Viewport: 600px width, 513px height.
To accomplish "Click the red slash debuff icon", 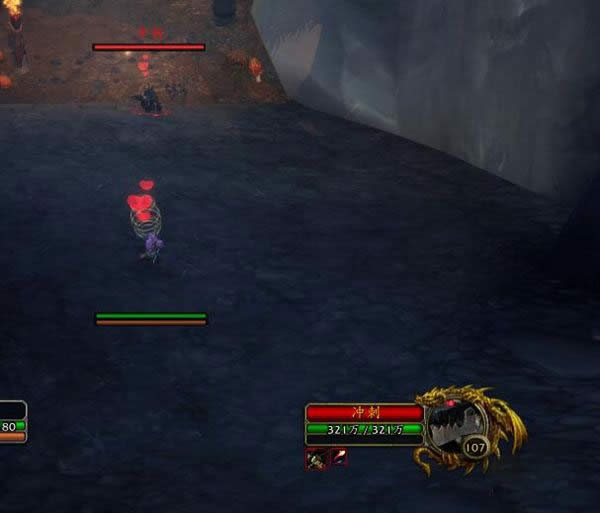I will [x=339, y=458].
